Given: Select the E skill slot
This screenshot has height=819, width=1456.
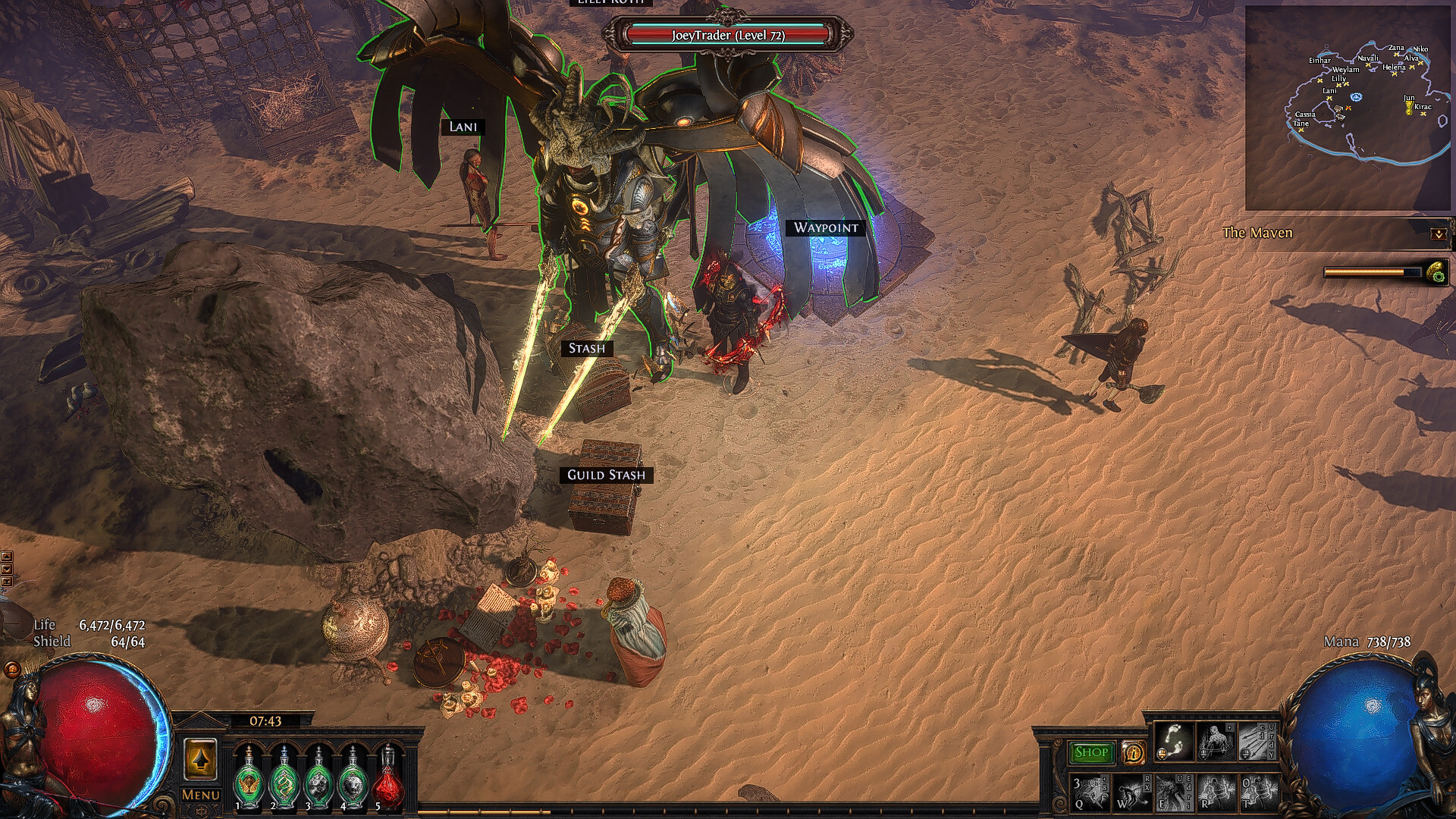Looking at the screenshot, I should [x=1173, y=793].
